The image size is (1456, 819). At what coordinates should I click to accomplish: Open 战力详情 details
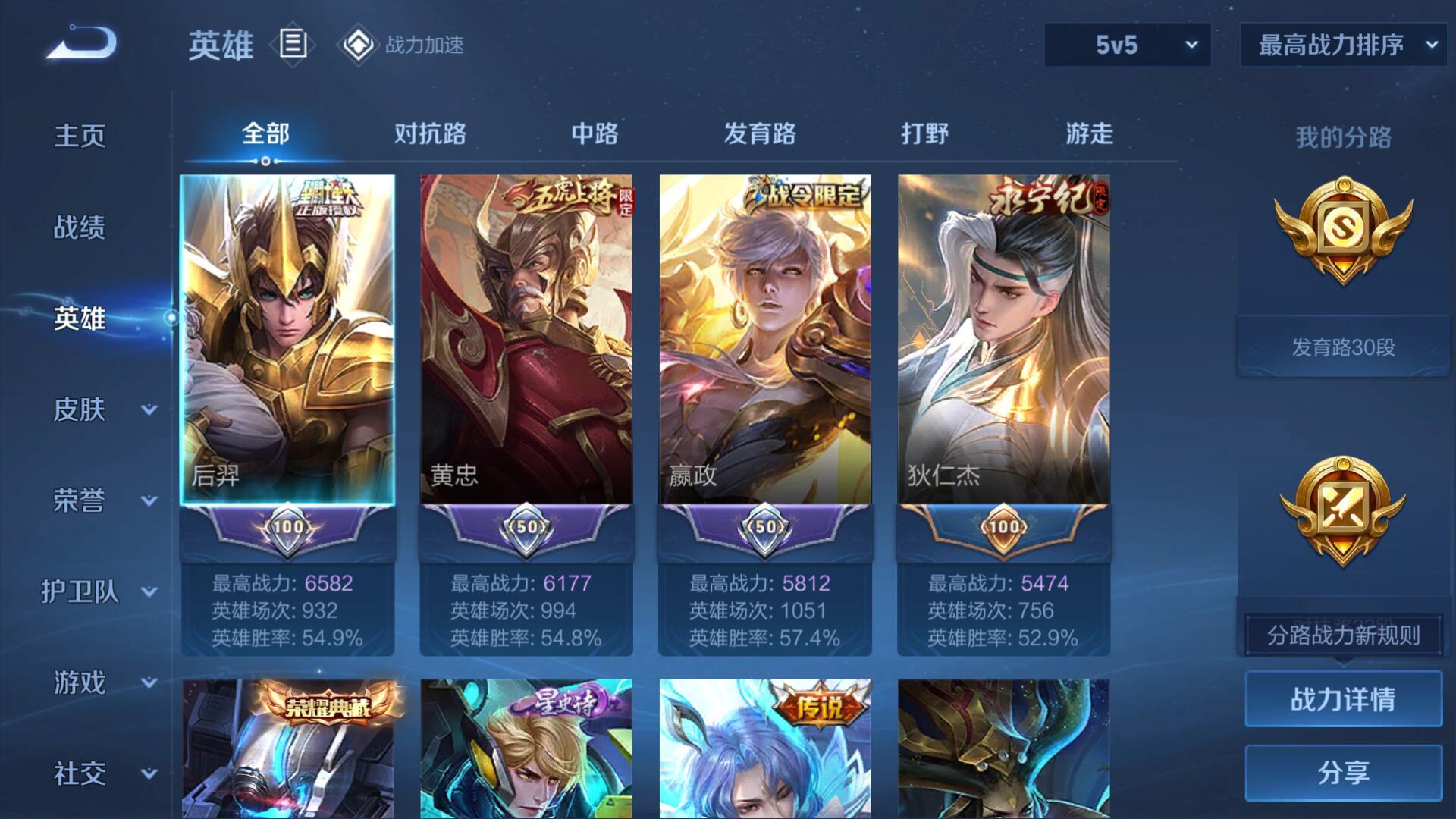click(x=1343, y=699)
